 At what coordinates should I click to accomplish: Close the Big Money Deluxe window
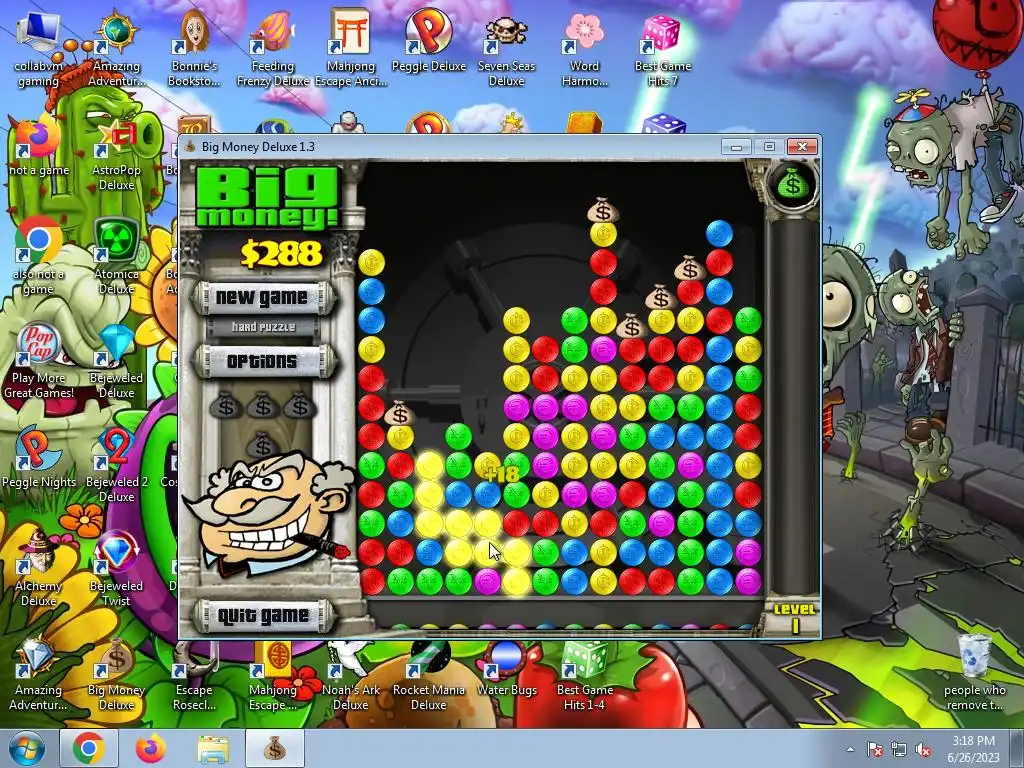[x=802, y=147]
